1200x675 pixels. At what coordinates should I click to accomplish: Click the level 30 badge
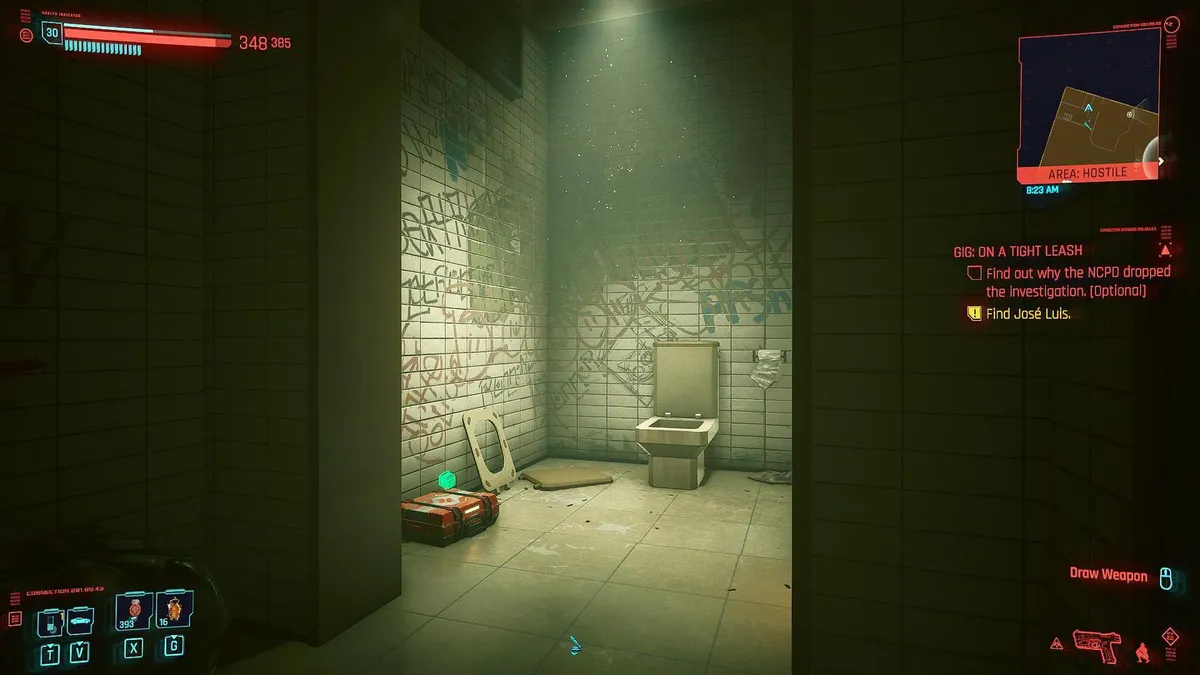click(x=51, y=33)
